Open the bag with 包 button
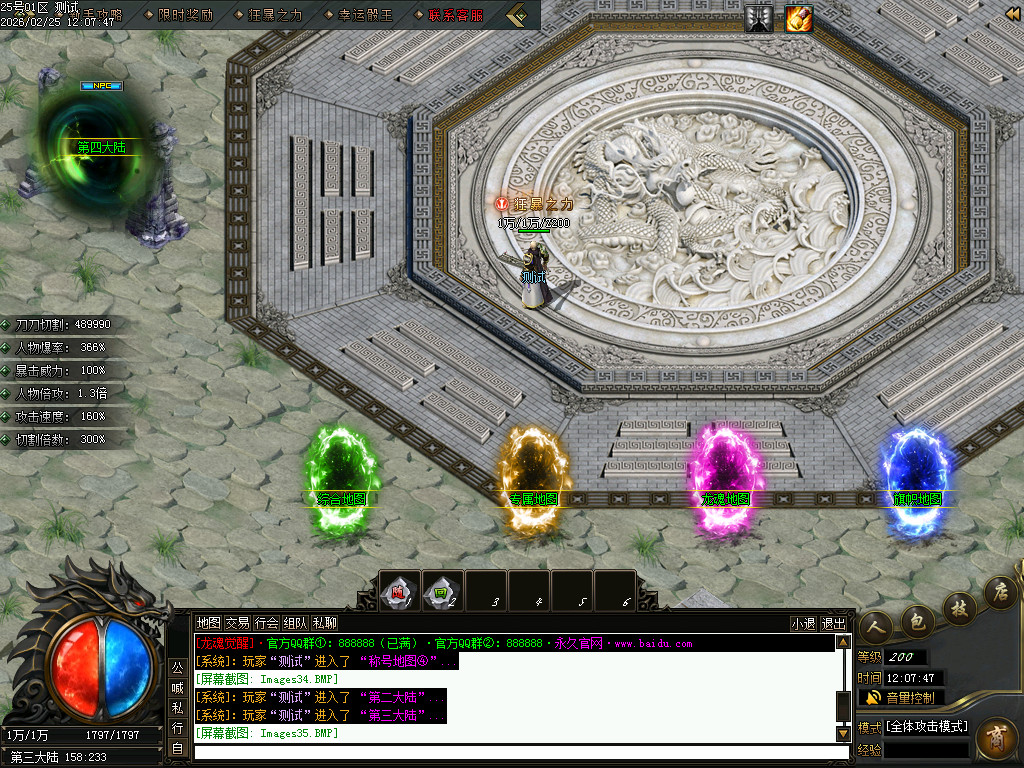 point(917,621)
